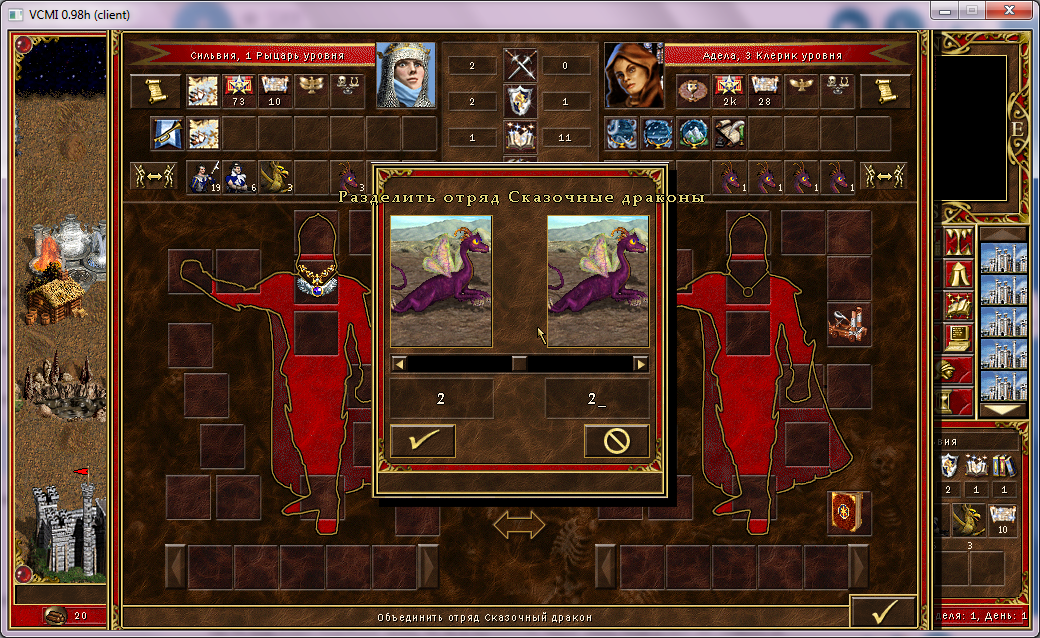
Task: Select Sylvia's griffin stack
Action: [x=275, y=176]
